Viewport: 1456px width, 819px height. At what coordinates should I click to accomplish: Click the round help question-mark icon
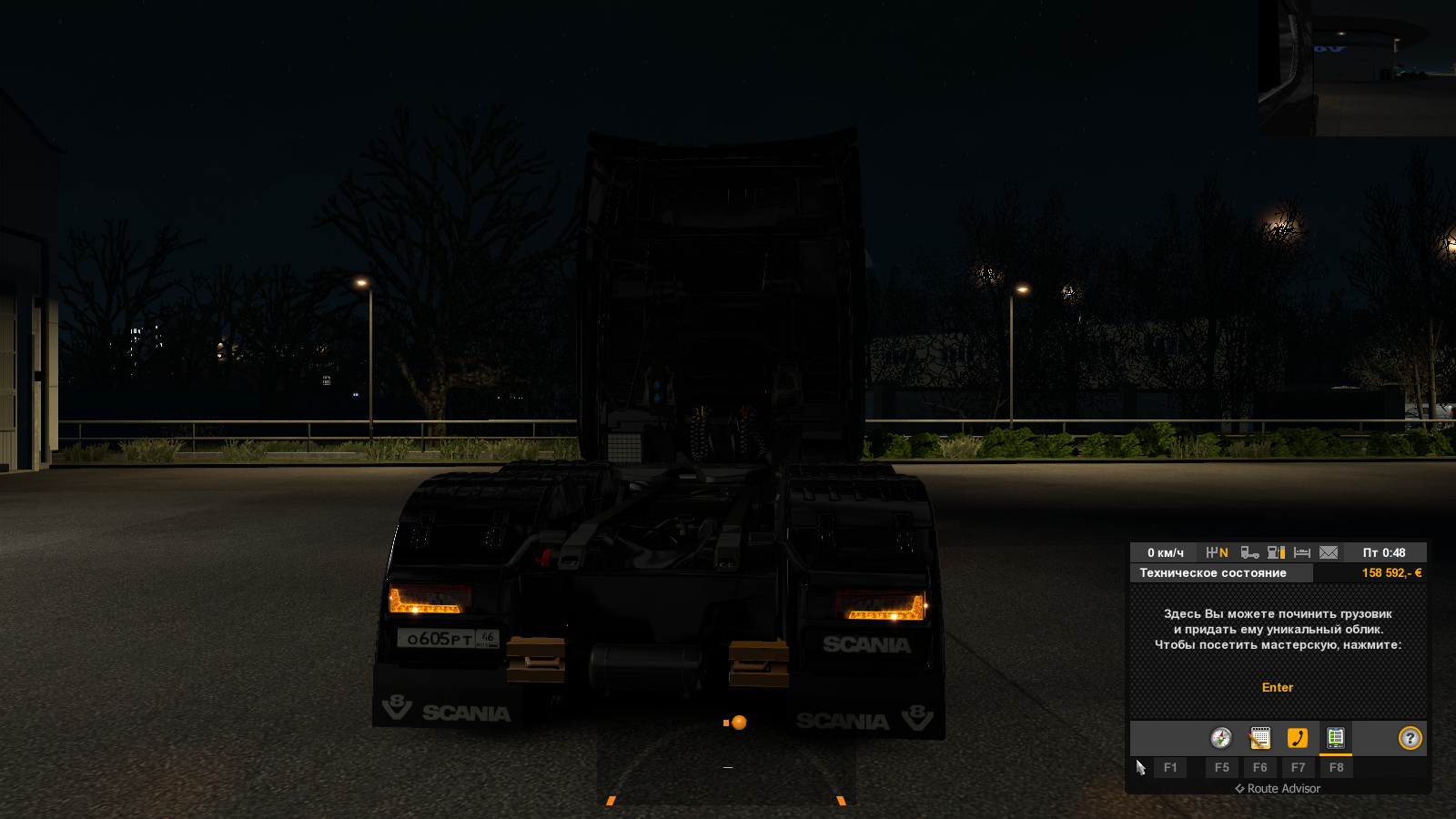point(1411,737)
